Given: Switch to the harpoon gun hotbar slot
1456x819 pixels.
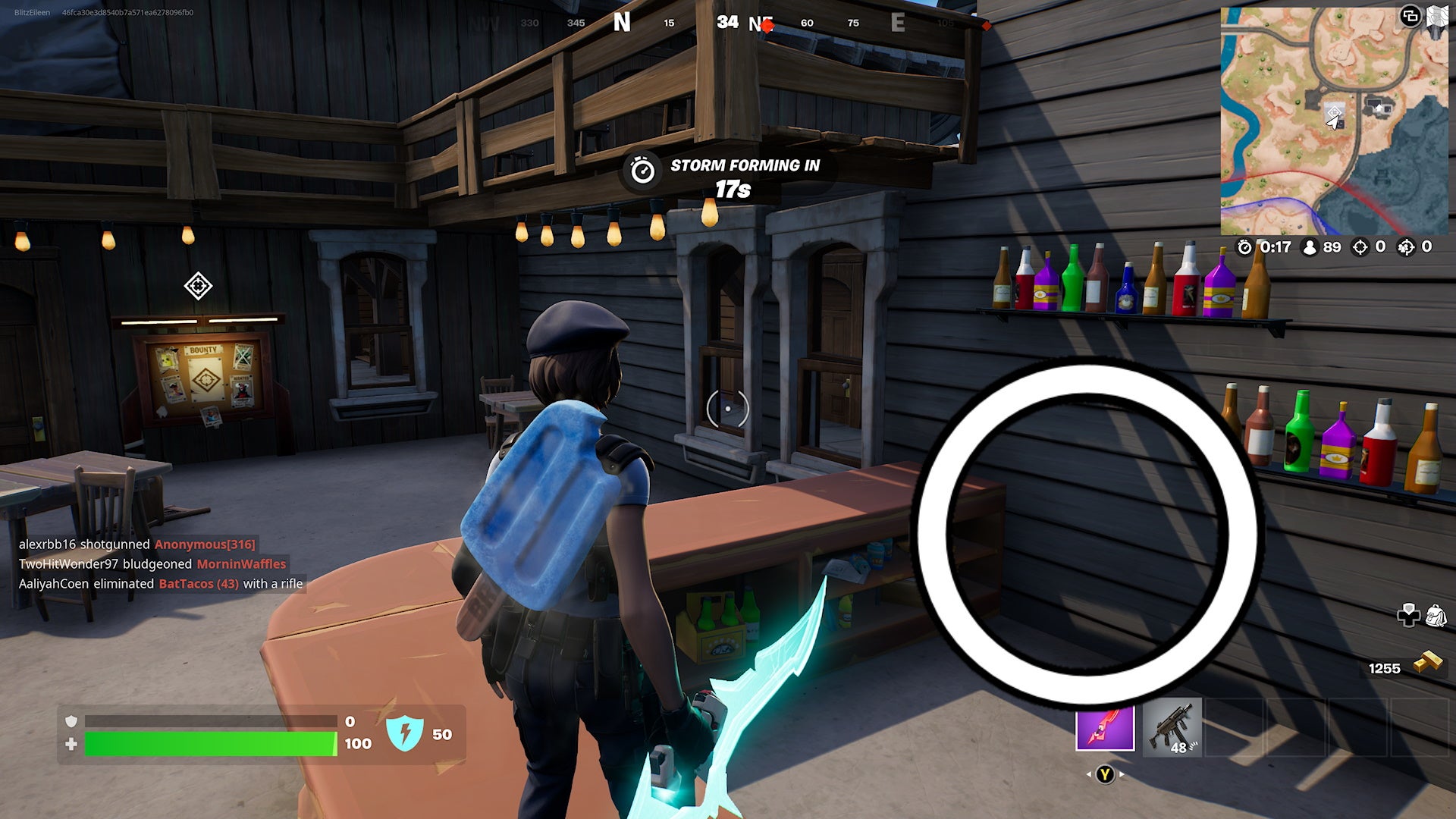Looking at the screenshot, I should 1104,728.
